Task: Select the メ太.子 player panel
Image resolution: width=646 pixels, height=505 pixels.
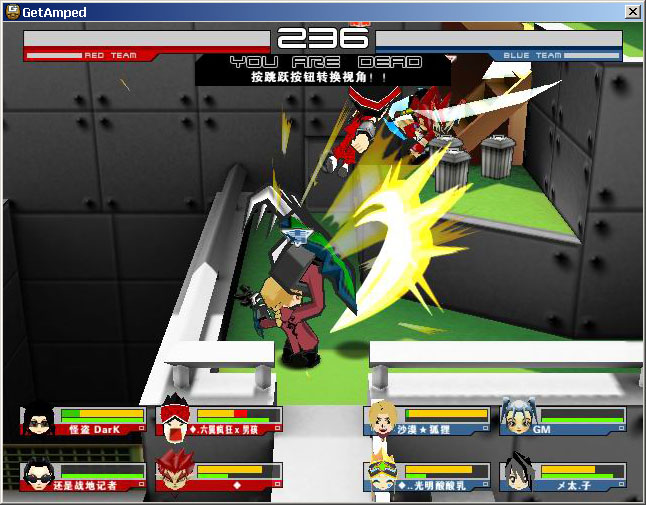Action: tap(563, 476)
